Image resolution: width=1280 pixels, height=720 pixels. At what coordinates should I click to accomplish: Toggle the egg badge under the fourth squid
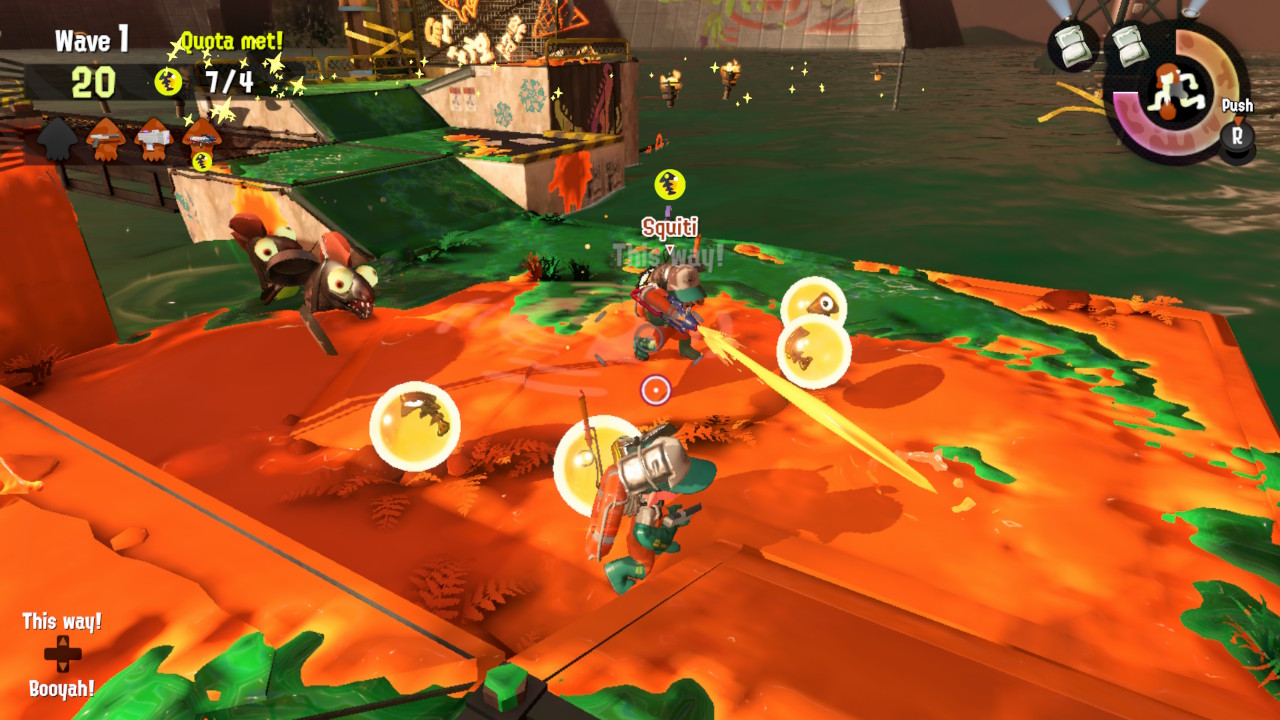click(x=200, y=160)
